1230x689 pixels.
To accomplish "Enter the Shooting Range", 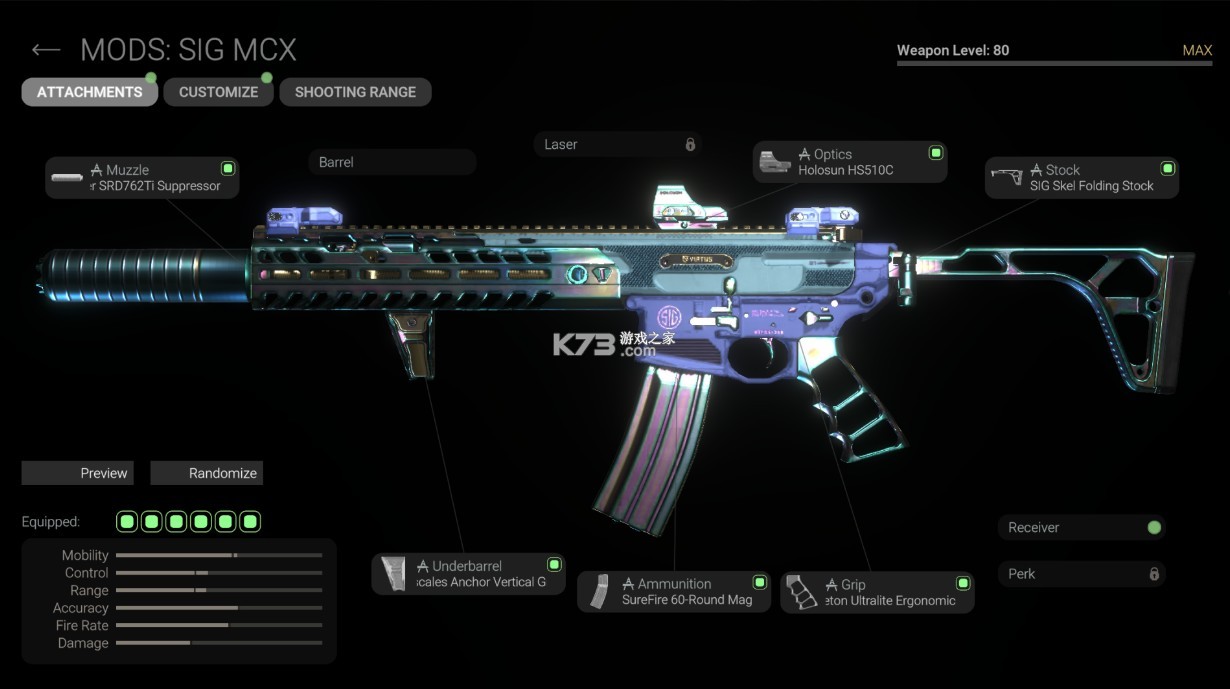I will click(x=355, y=92).
